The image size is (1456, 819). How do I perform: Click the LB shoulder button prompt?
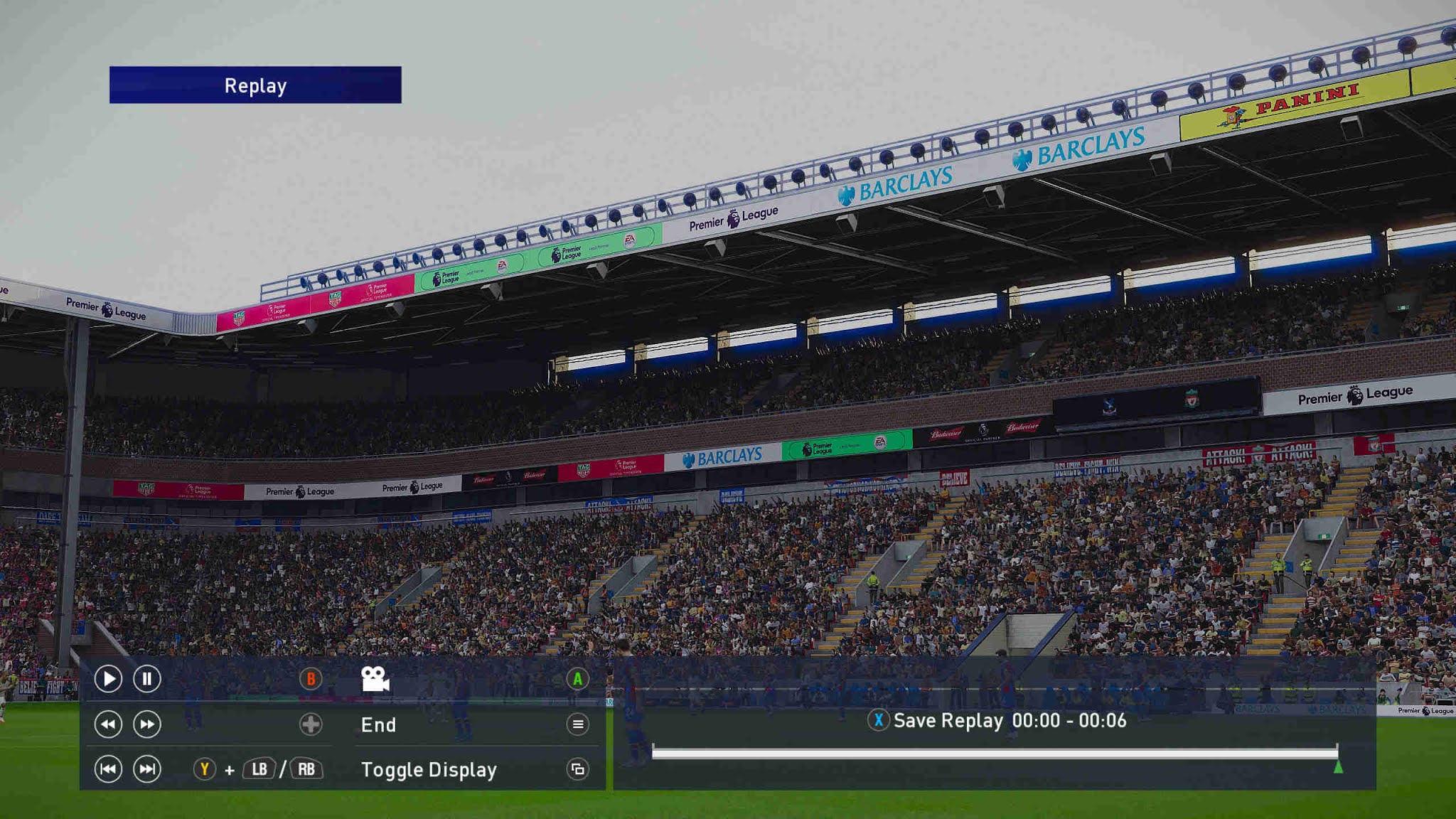(260, 769)
